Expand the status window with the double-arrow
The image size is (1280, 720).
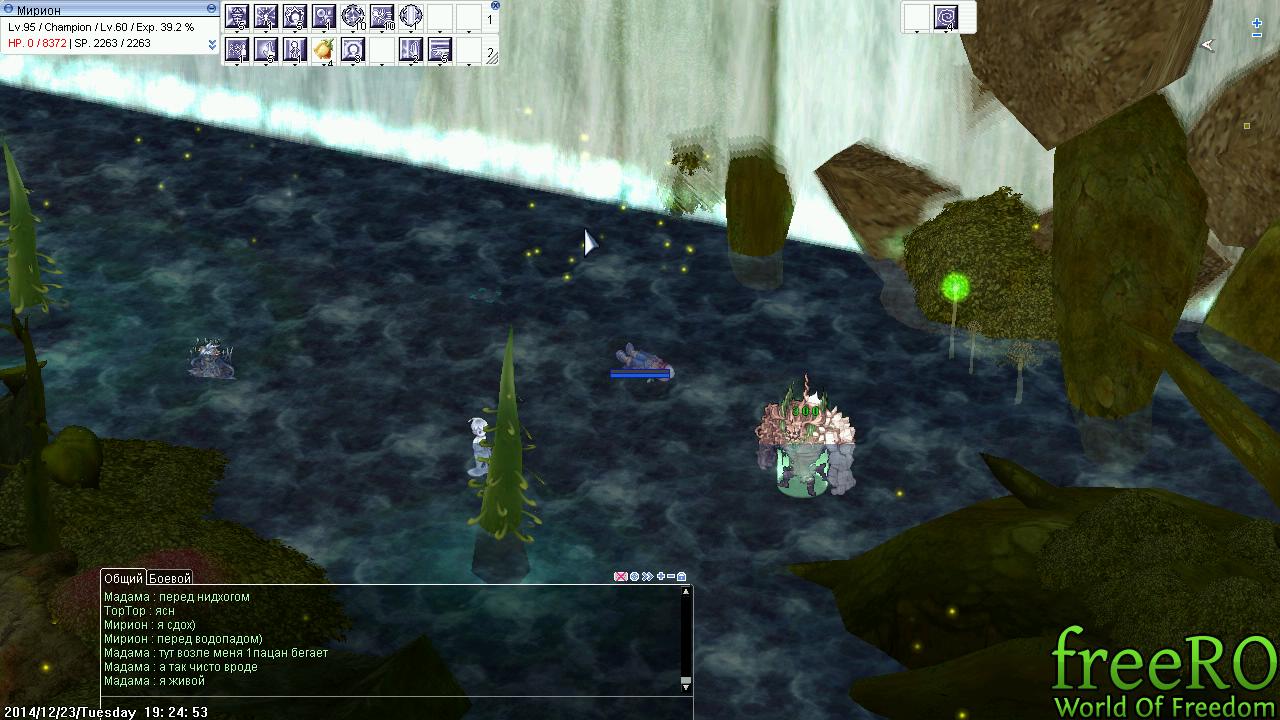pyautogui.click(x=212, y=44)
